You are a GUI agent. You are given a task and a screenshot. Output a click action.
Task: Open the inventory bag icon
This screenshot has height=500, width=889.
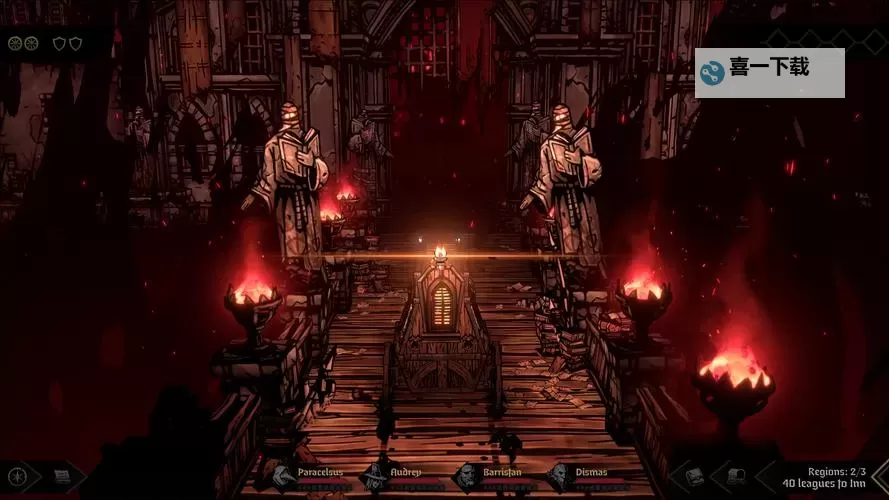point(694,476)
